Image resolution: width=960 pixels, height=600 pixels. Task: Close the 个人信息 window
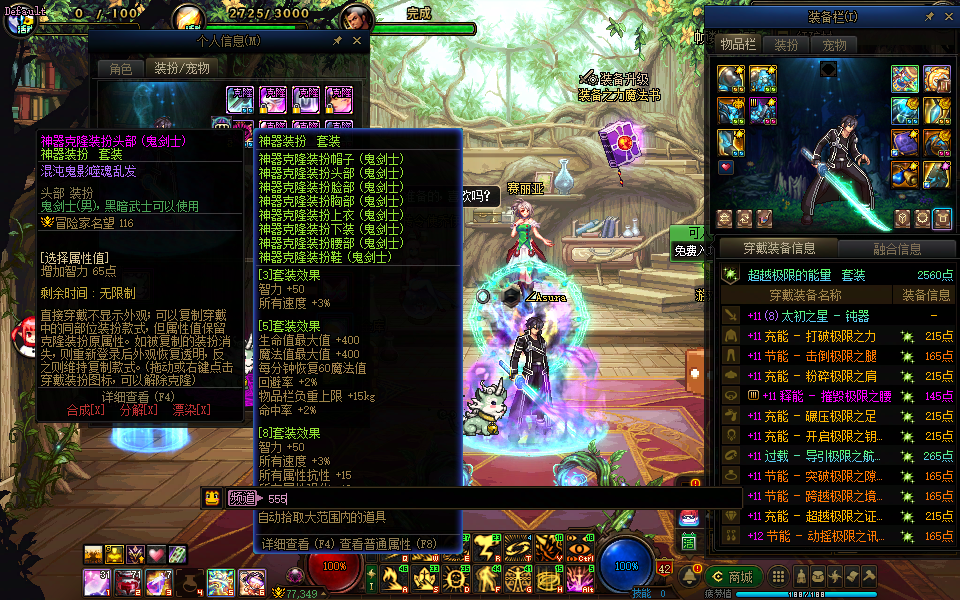click(x=358, y=42)
